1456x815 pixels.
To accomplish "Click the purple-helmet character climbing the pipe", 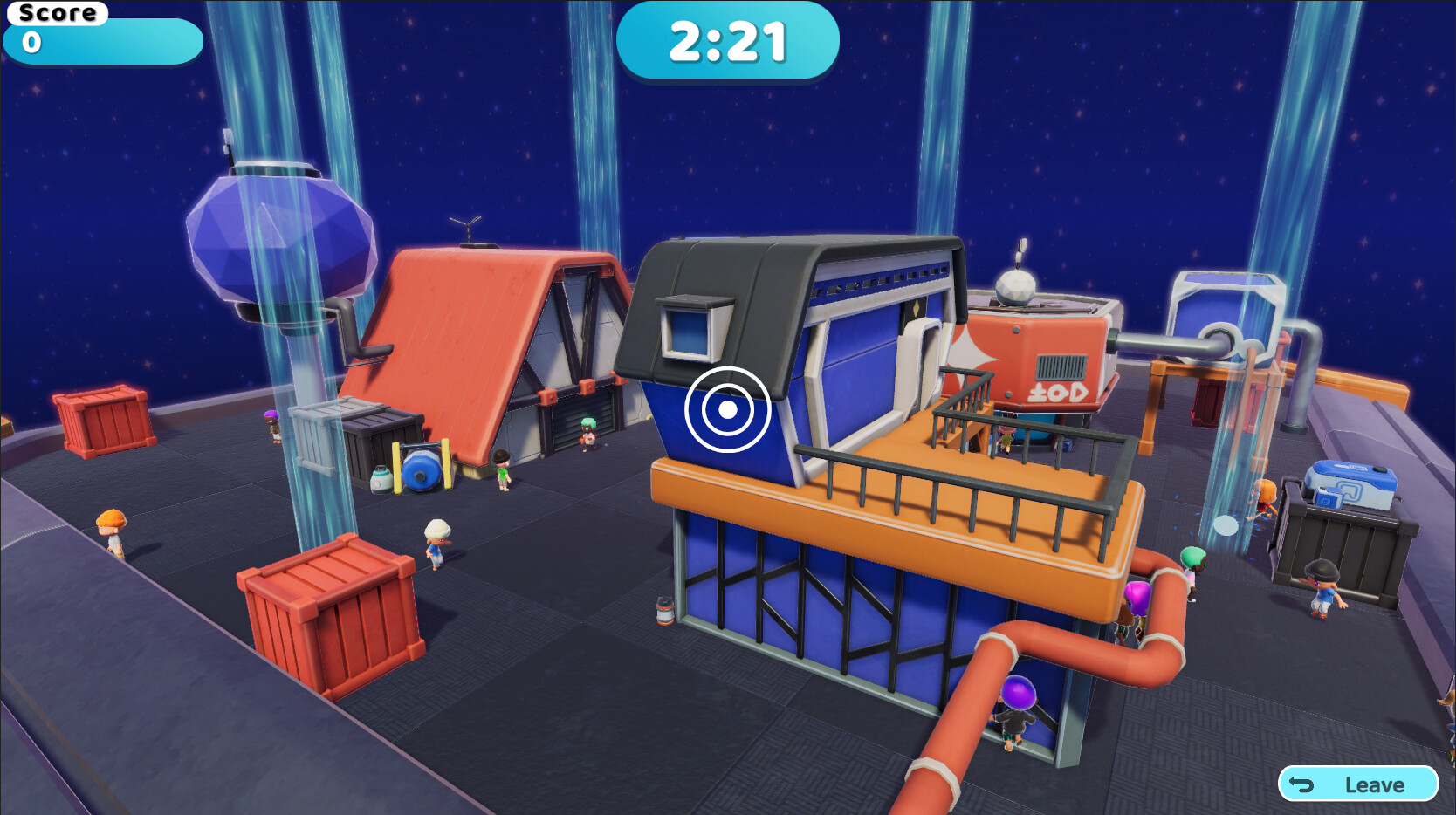I will [1020, 711].
